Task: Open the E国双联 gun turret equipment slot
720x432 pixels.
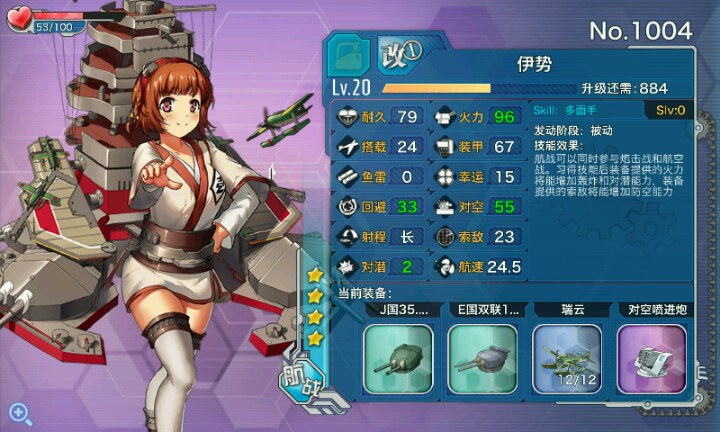Action: pyautogui.click(x=482, y=357)
